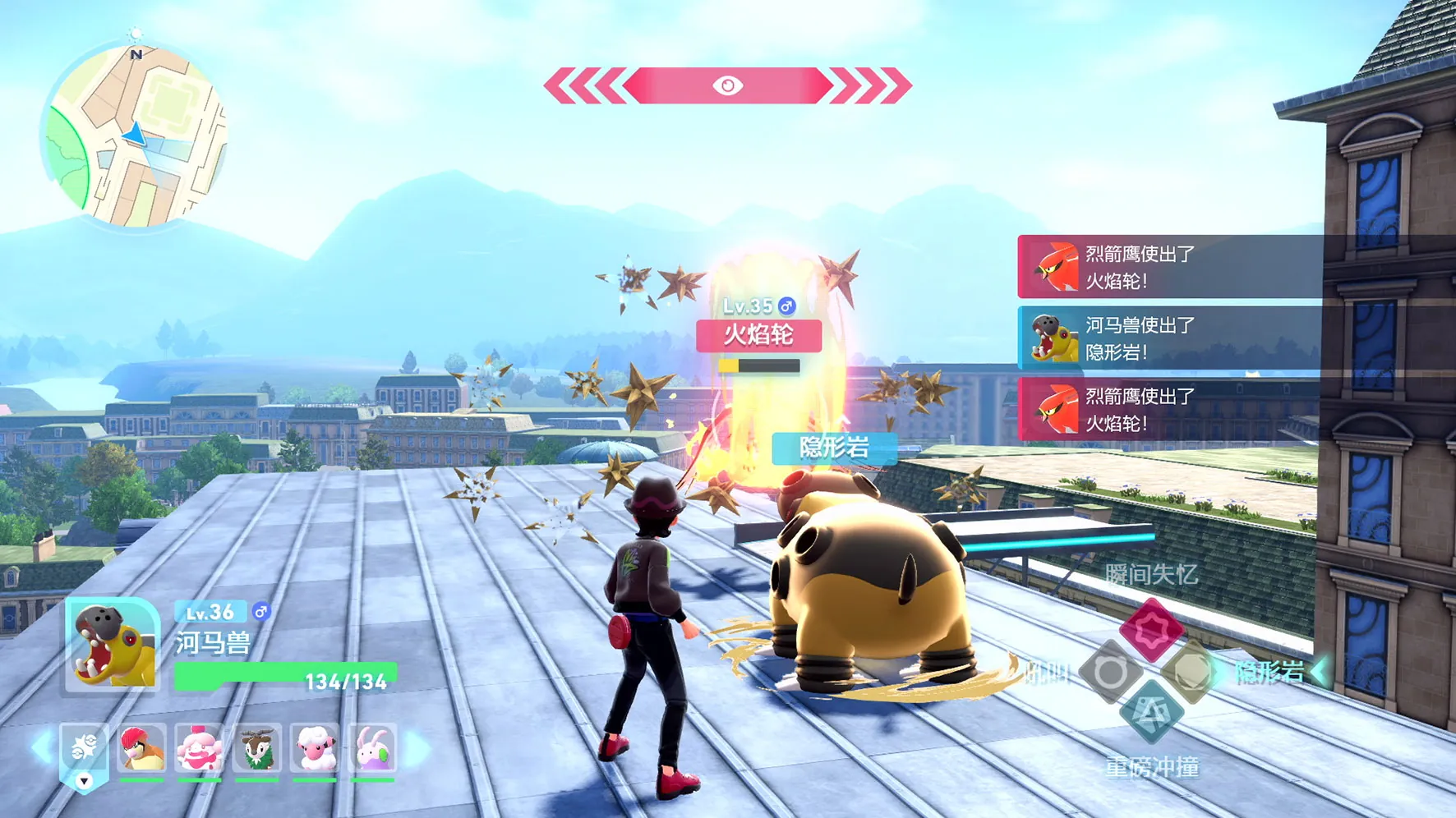Select the 河马兽 隐形岩 battle log entry
This screenshot has width=1456, height=818.
pyautogui.click(x=1169, y=338)
